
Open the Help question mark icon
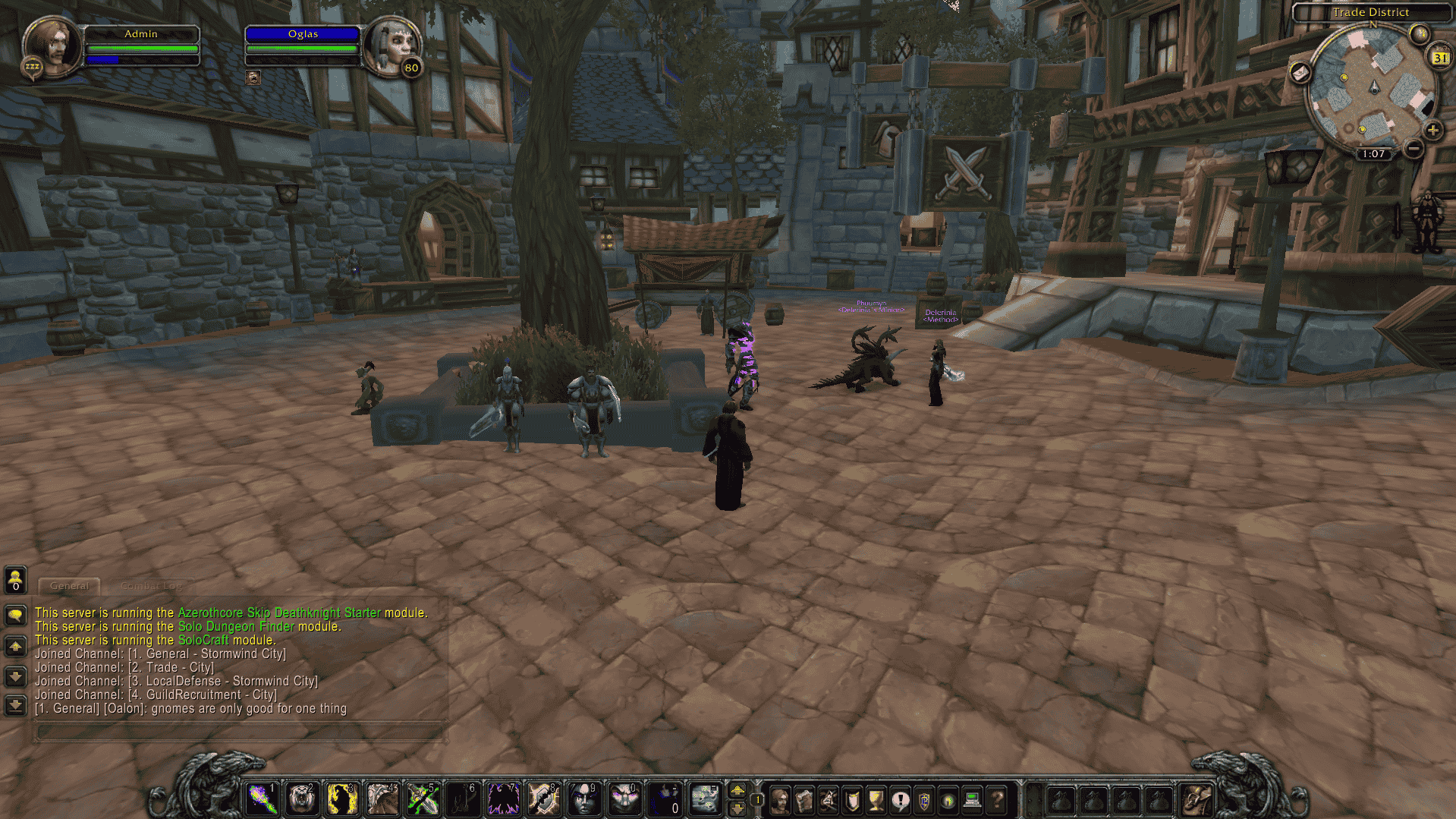(995, 799)
